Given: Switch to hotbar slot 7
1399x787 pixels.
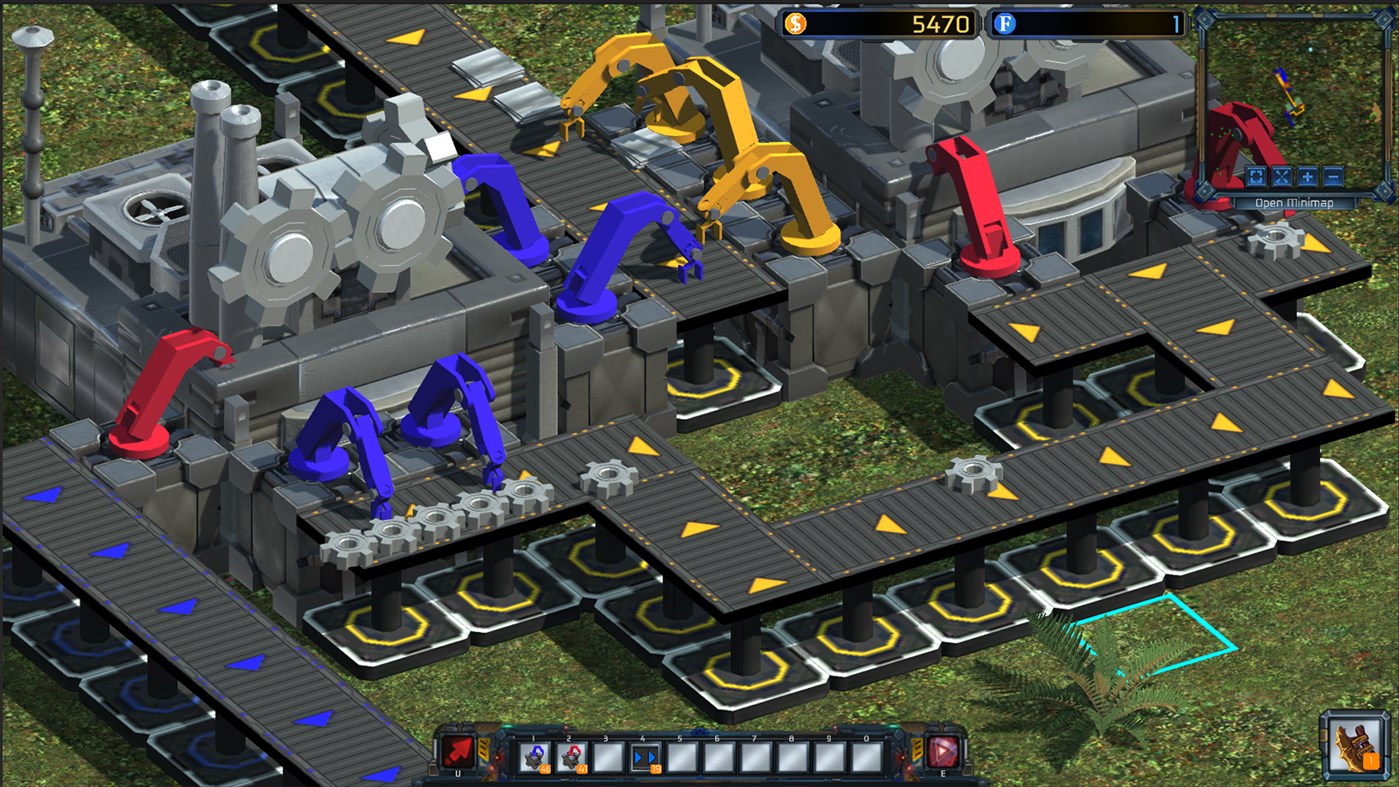Looking at the screenshot, I should [x=753, y=757].
